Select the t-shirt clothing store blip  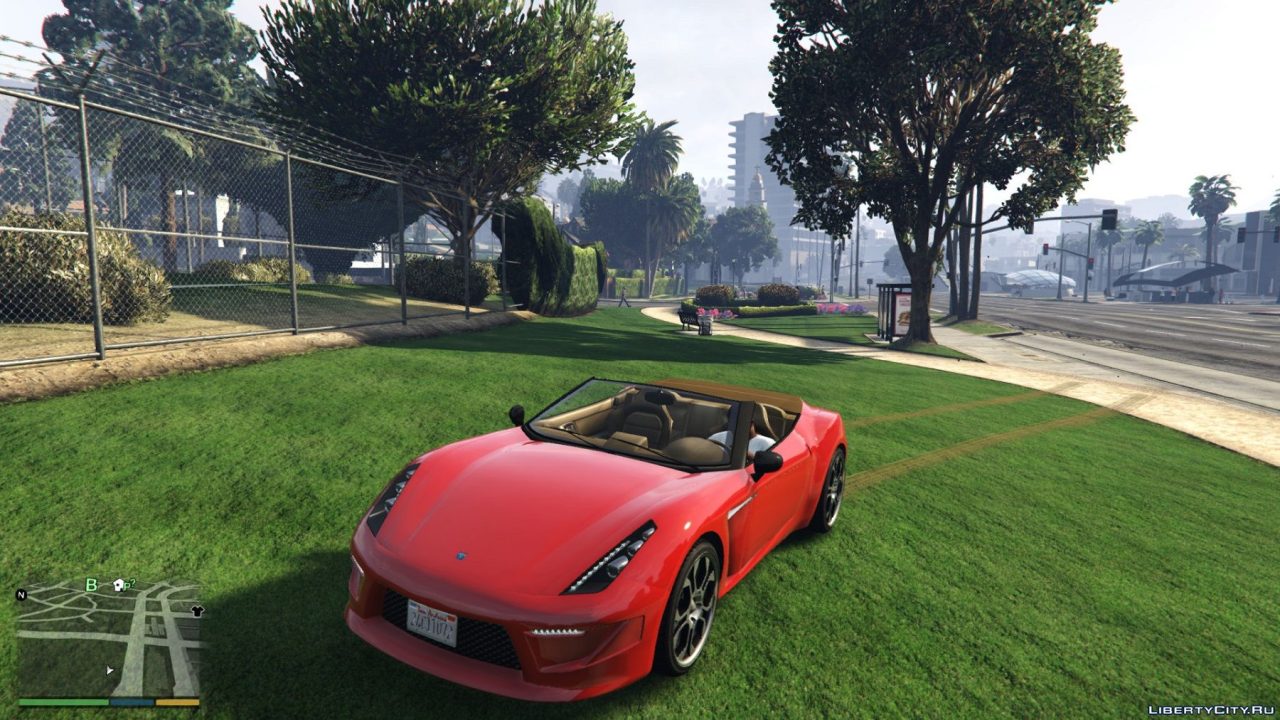coord(197,611)
